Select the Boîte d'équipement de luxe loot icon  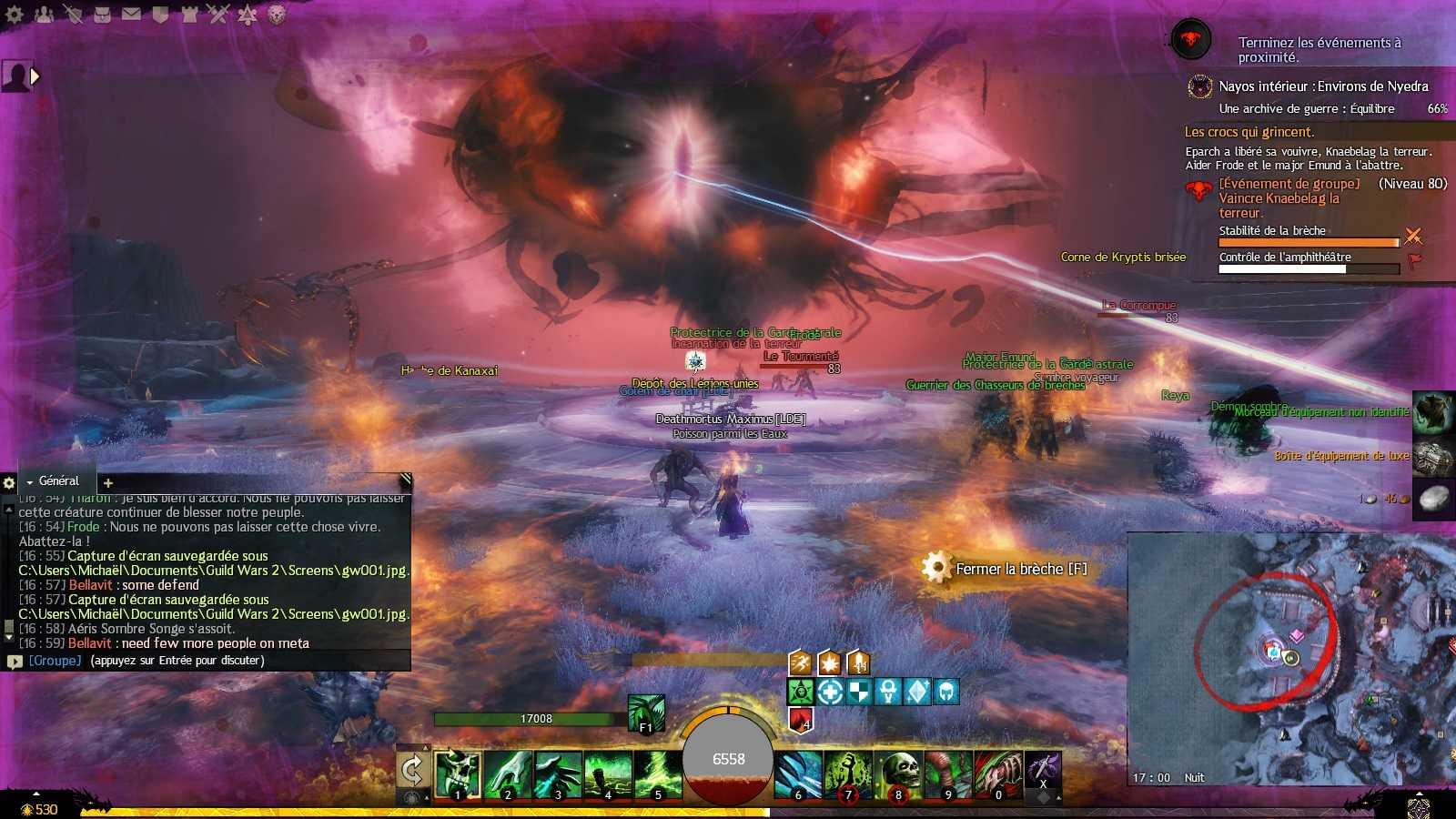pos(1432,457)
